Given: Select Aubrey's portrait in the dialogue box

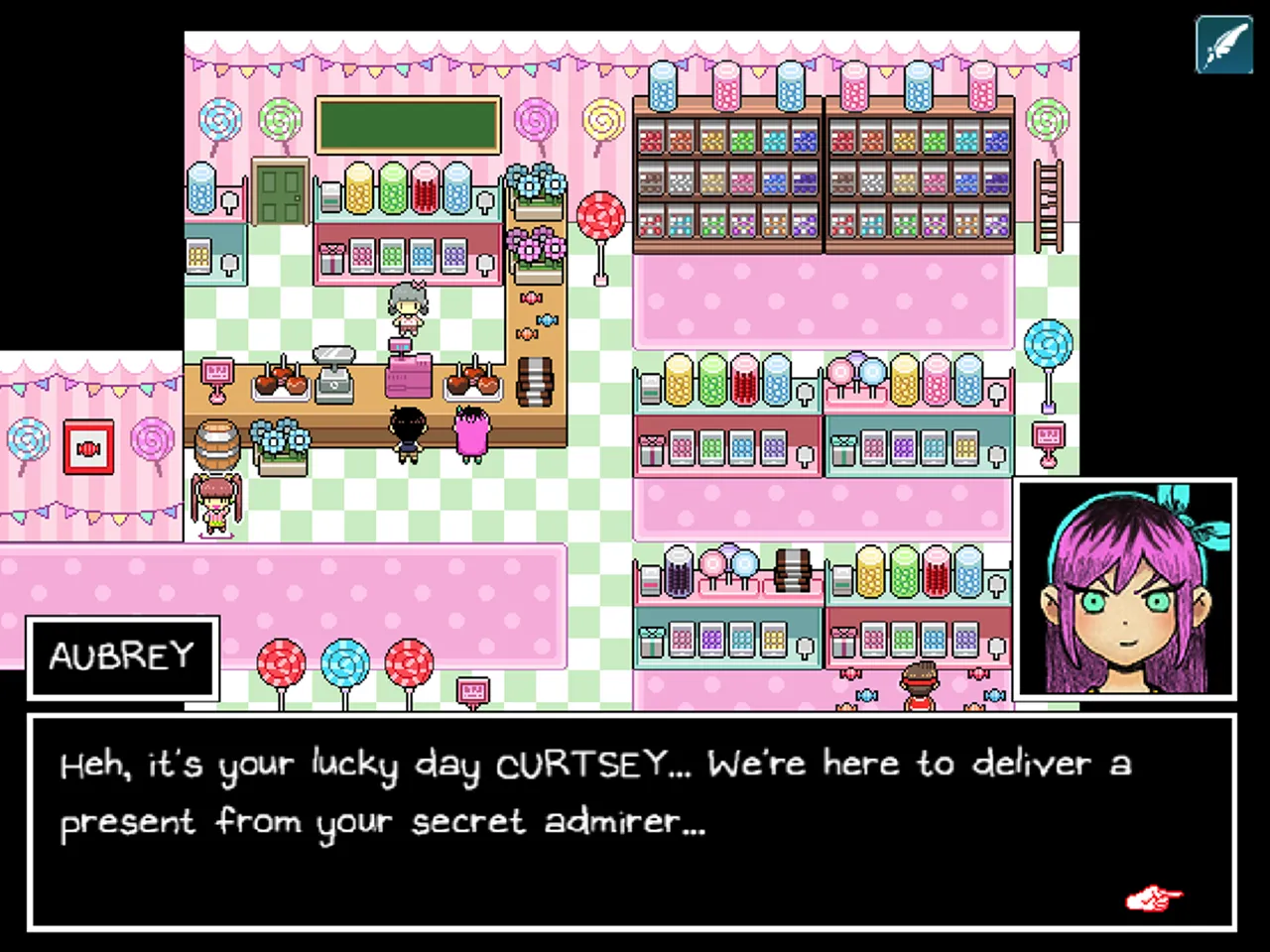Looking at the screenshot, I should click(x=1127, y=587).
